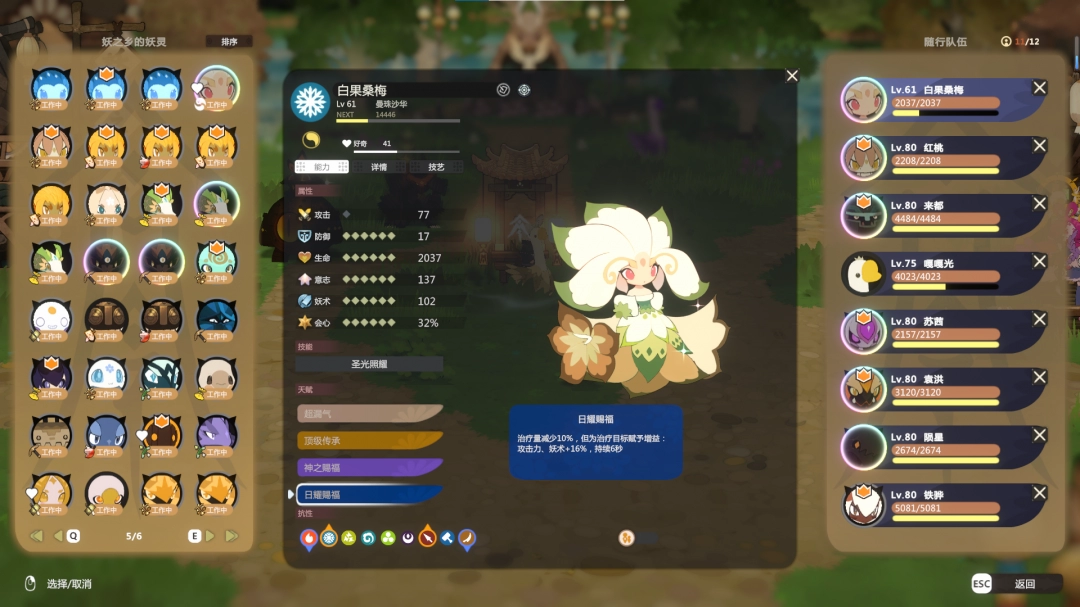1080x607 pixels.
Task: Switch to the 详情 tab
Action: [x=379, y=167]
